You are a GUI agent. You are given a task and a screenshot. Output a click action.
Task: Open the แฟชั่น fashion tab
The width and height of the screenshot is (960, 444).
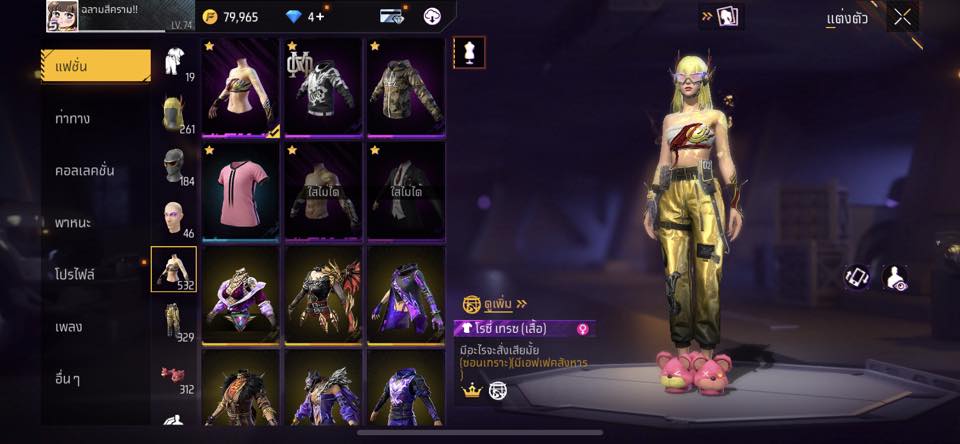pyautogui.click(x=96, y=66)
